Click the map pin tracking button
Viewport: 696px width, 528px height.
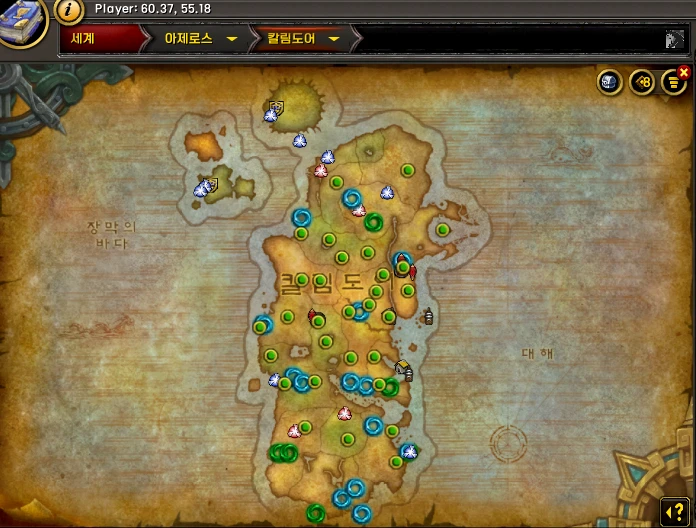click(640, 82)
